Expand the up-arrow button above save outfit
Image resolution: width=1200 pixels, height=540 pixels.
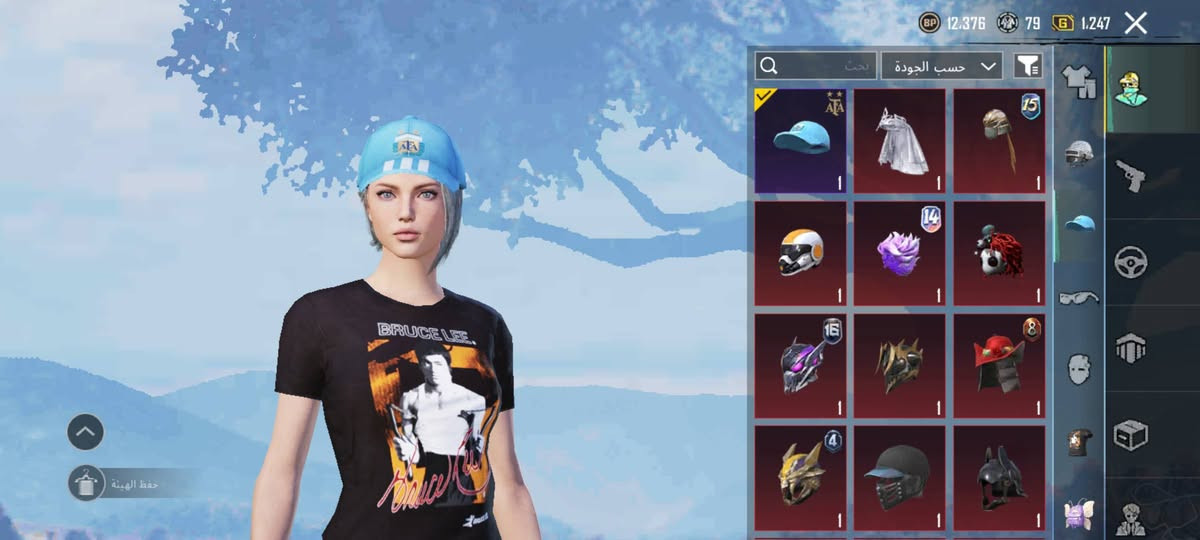[86, 432]
